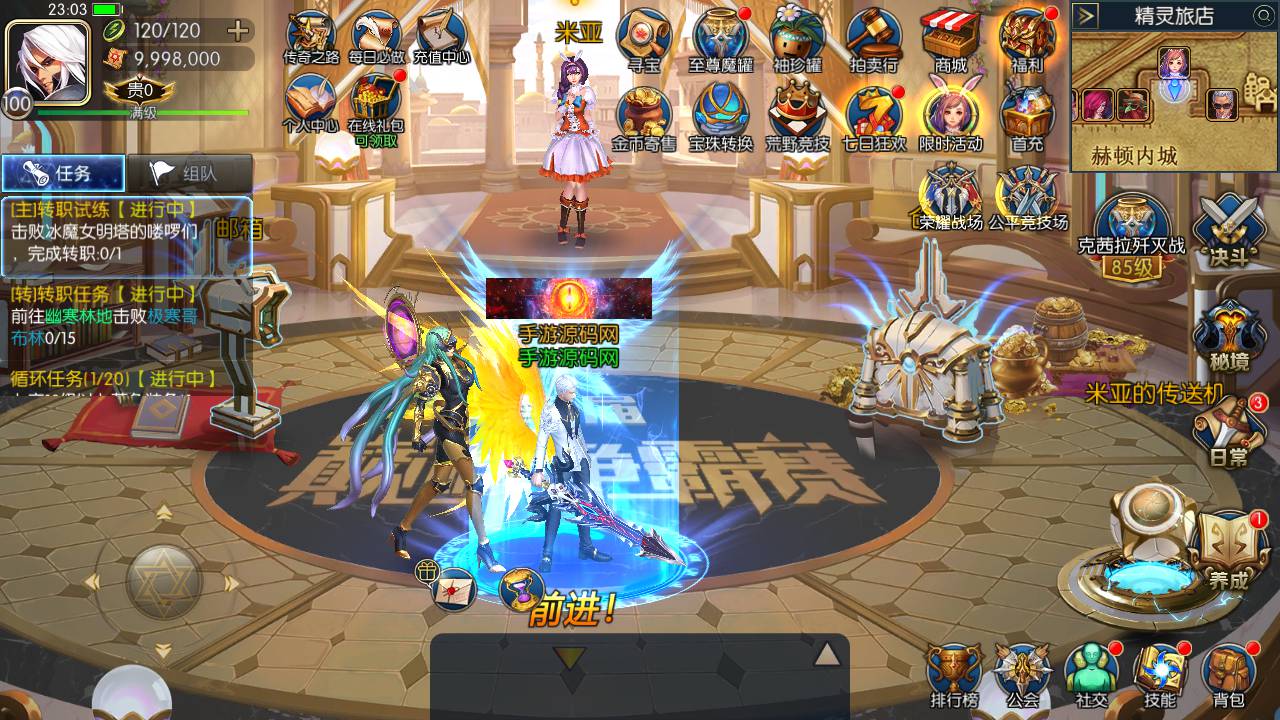Open the 七日狂欢 seven-day event
Viewport: 1280px width, 720px height.
tap(873, 116)
